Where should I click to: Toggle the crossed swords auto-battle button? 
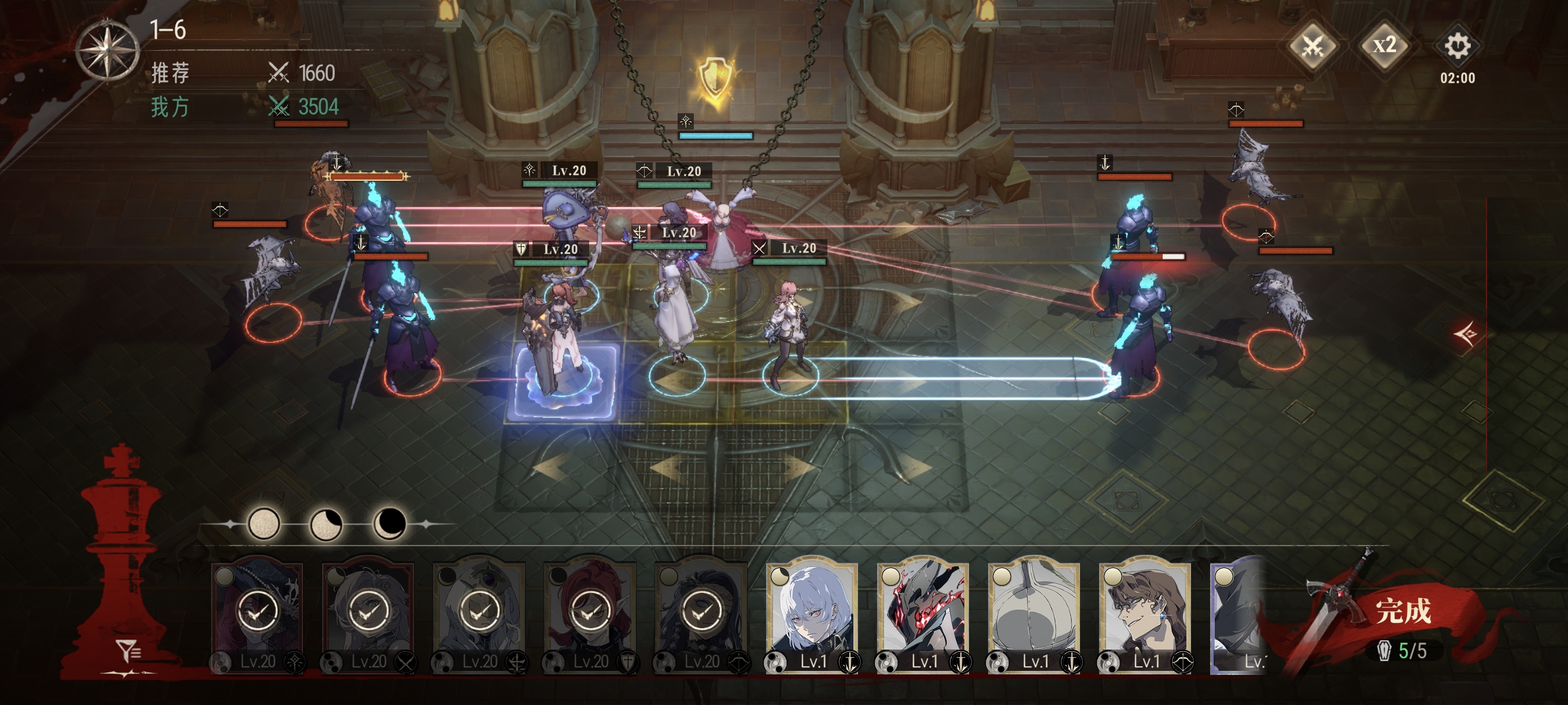(x=1313, y=46)
